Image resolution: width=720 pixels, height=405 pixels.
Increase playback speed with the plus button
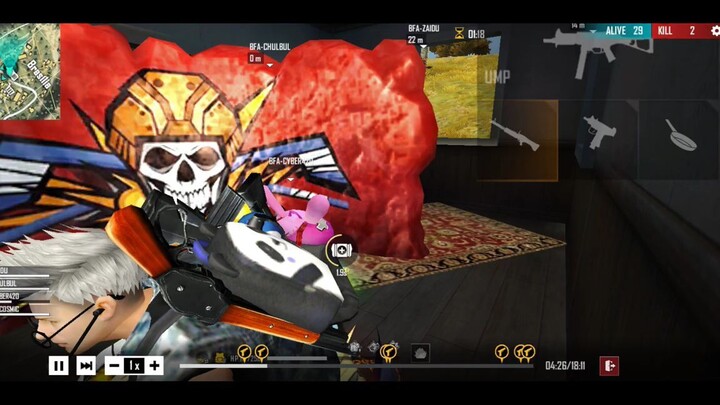155,366
